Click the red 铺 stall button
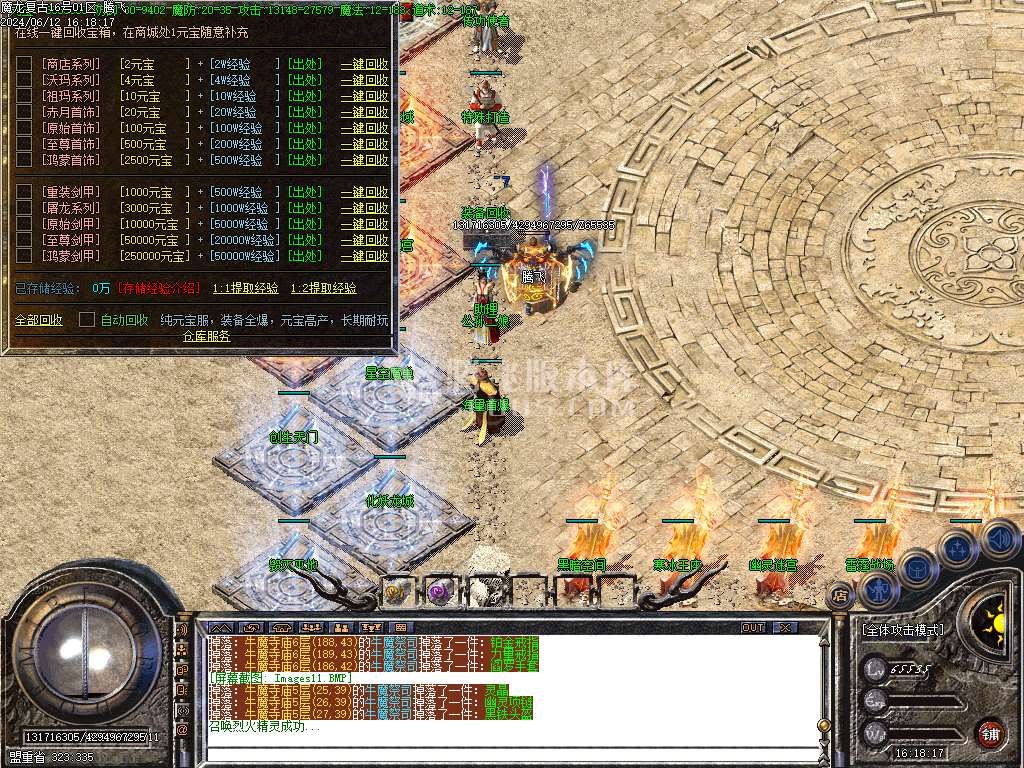Image resolution: width=1024 pixels, height=768 pixels. pyautogui.click(x=990, y=732)
